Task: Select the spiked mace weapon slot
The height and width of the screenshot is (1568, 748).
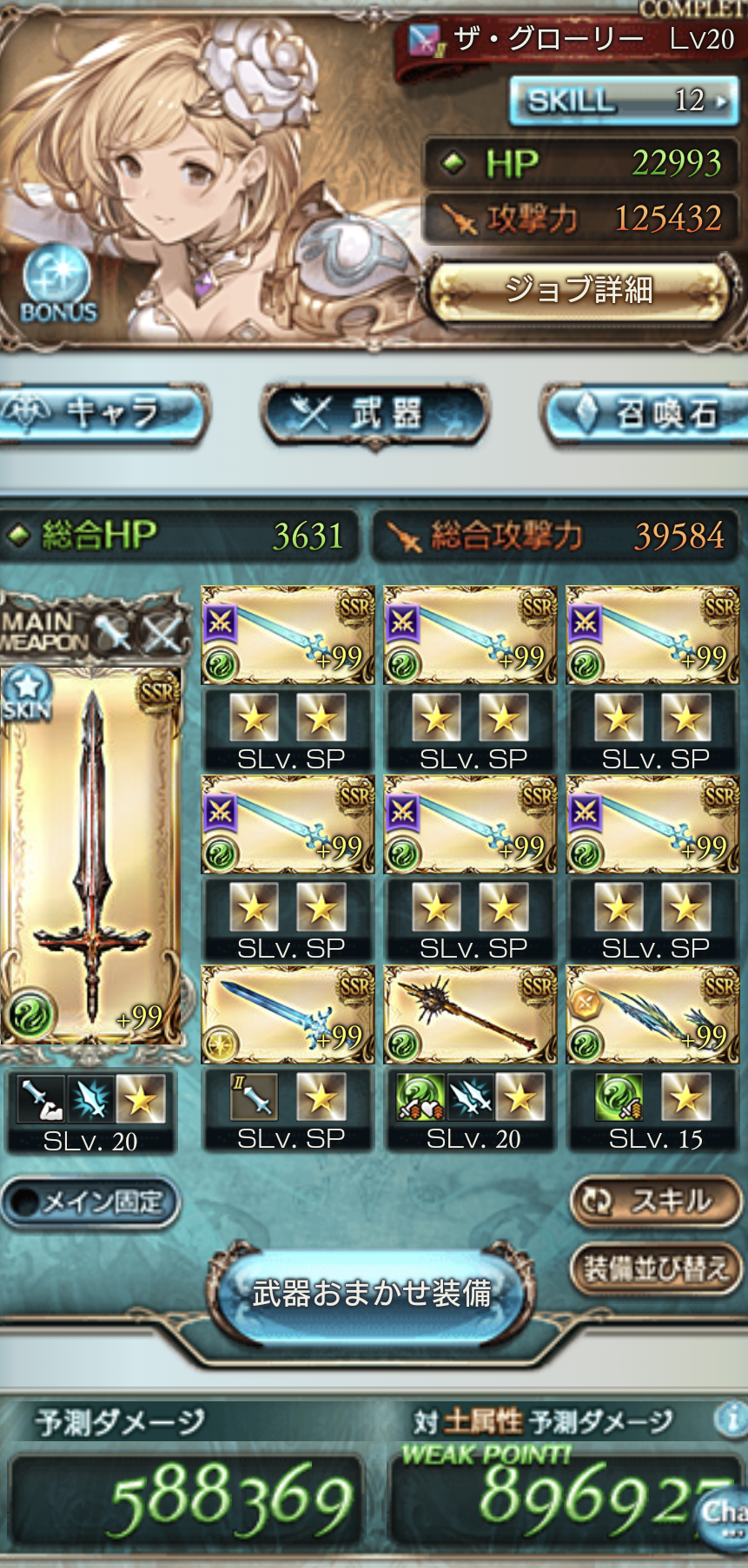Action: (470, 1014)
